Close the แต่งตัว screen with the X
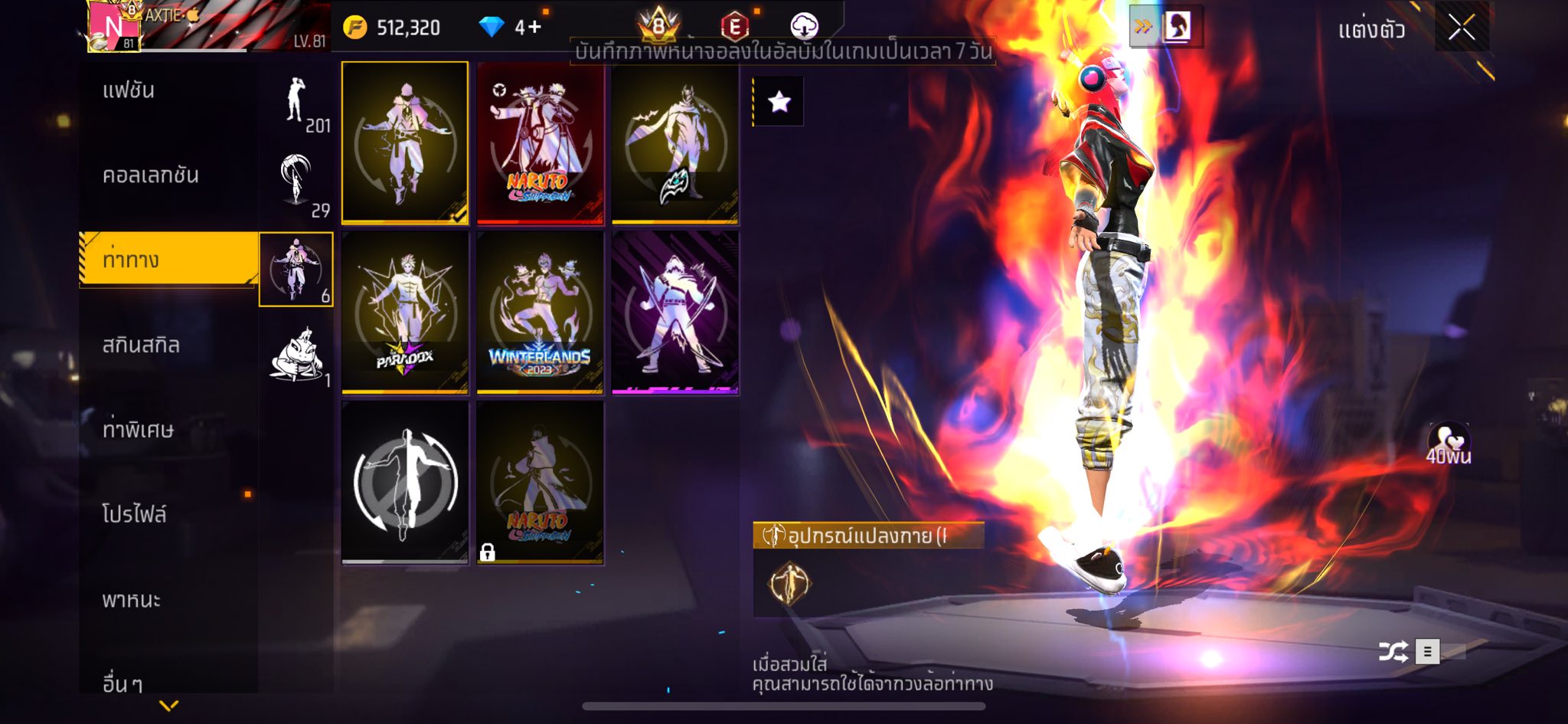This screenshot has width=1568, height=724. click(1461, 28)
